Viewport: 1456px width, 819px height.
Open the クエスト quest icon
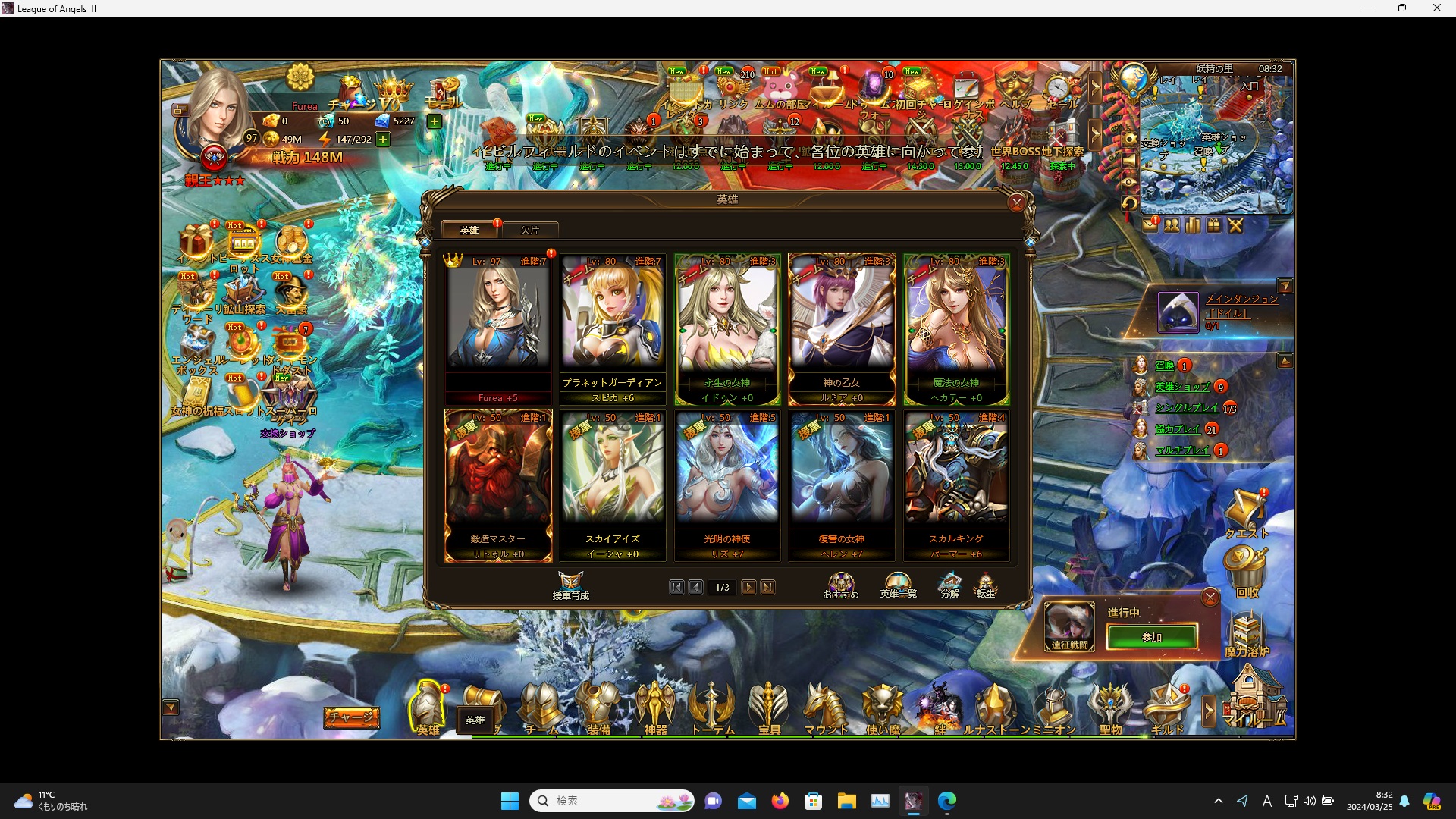pos(1246,513)
